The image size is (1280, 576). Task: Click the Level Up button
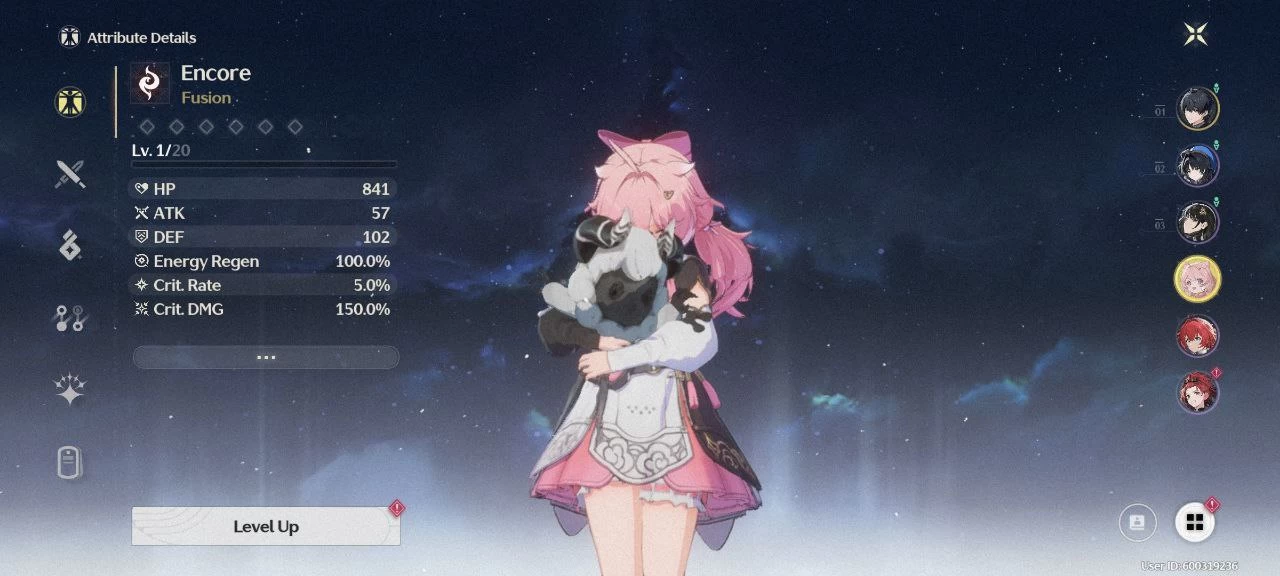(x=266, y=526)
